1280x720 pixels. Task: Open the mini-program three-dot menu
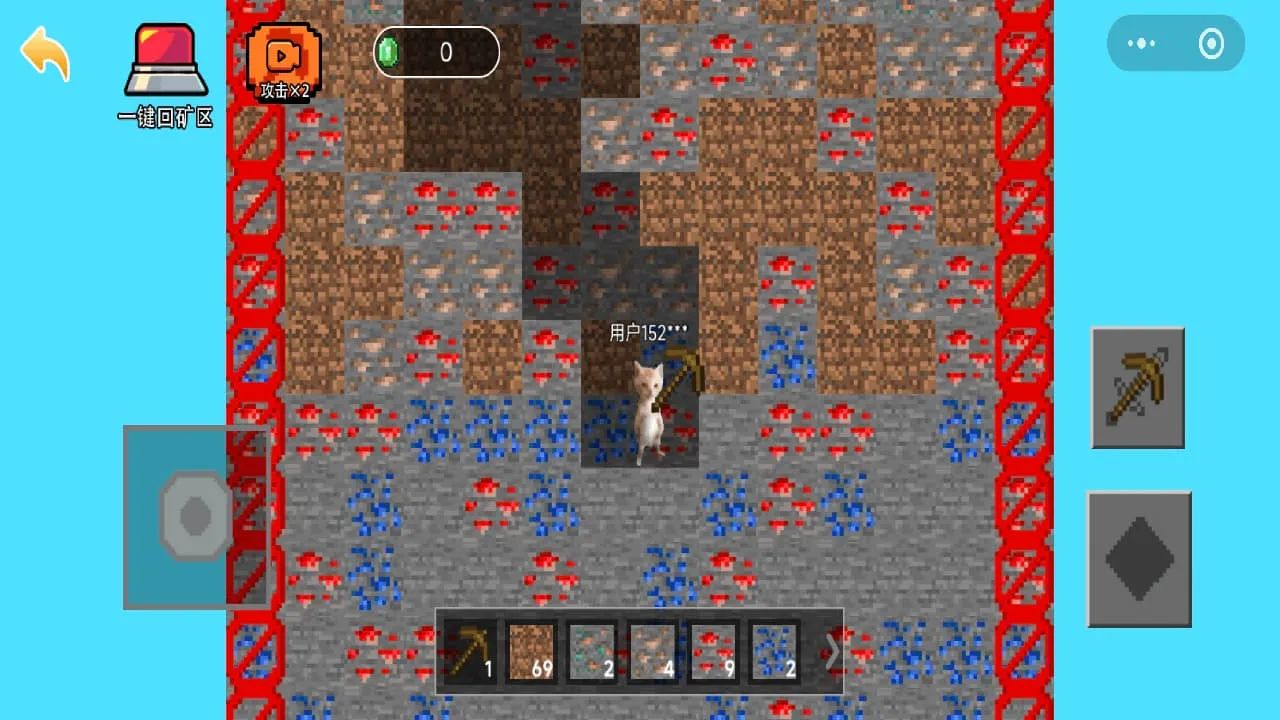pos(1142,43)
